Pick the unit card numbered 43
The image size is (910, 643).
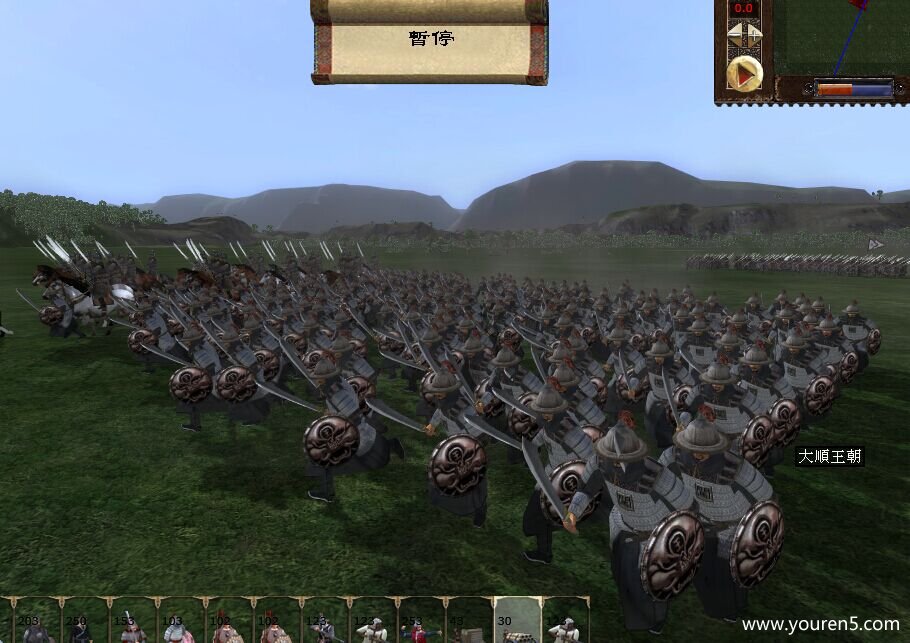468,622
